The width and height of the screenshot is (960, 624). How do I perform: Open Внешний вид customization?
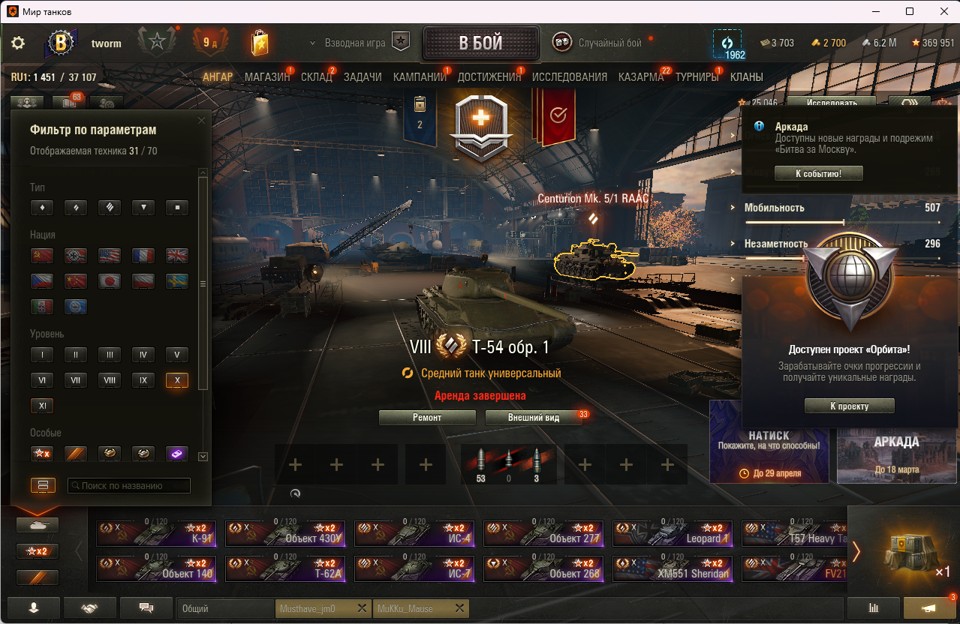coord(533,417)
